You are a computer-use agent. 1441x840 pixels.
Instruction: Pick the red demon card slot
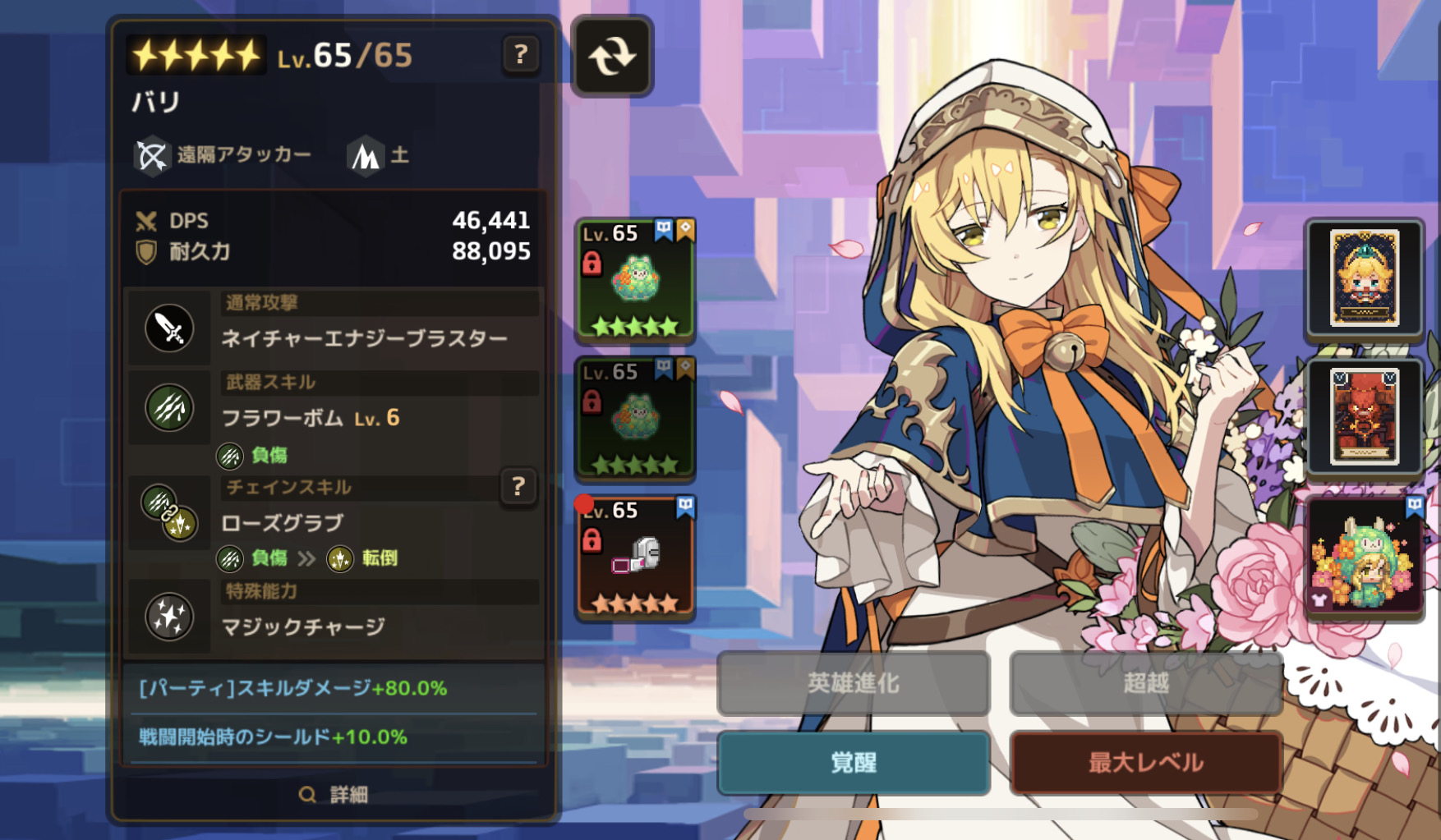(x=1364, y=417)
